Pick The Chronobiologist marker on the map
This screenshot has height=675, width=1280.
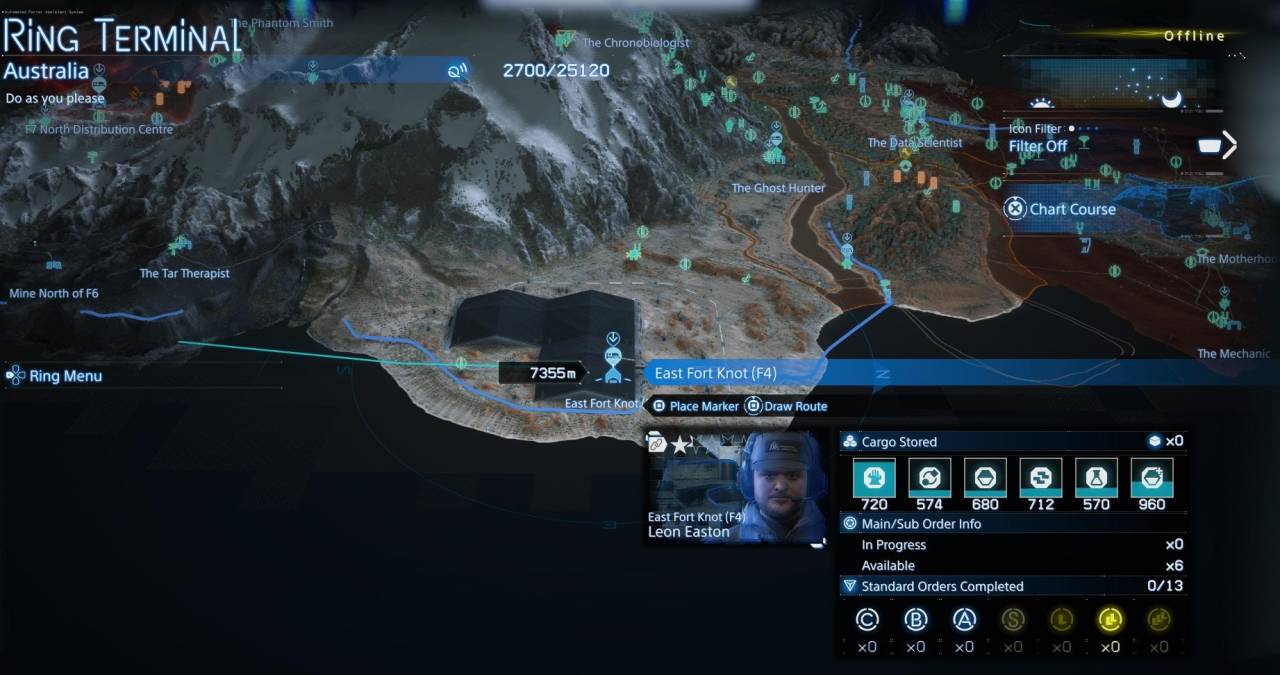(634, 43)
